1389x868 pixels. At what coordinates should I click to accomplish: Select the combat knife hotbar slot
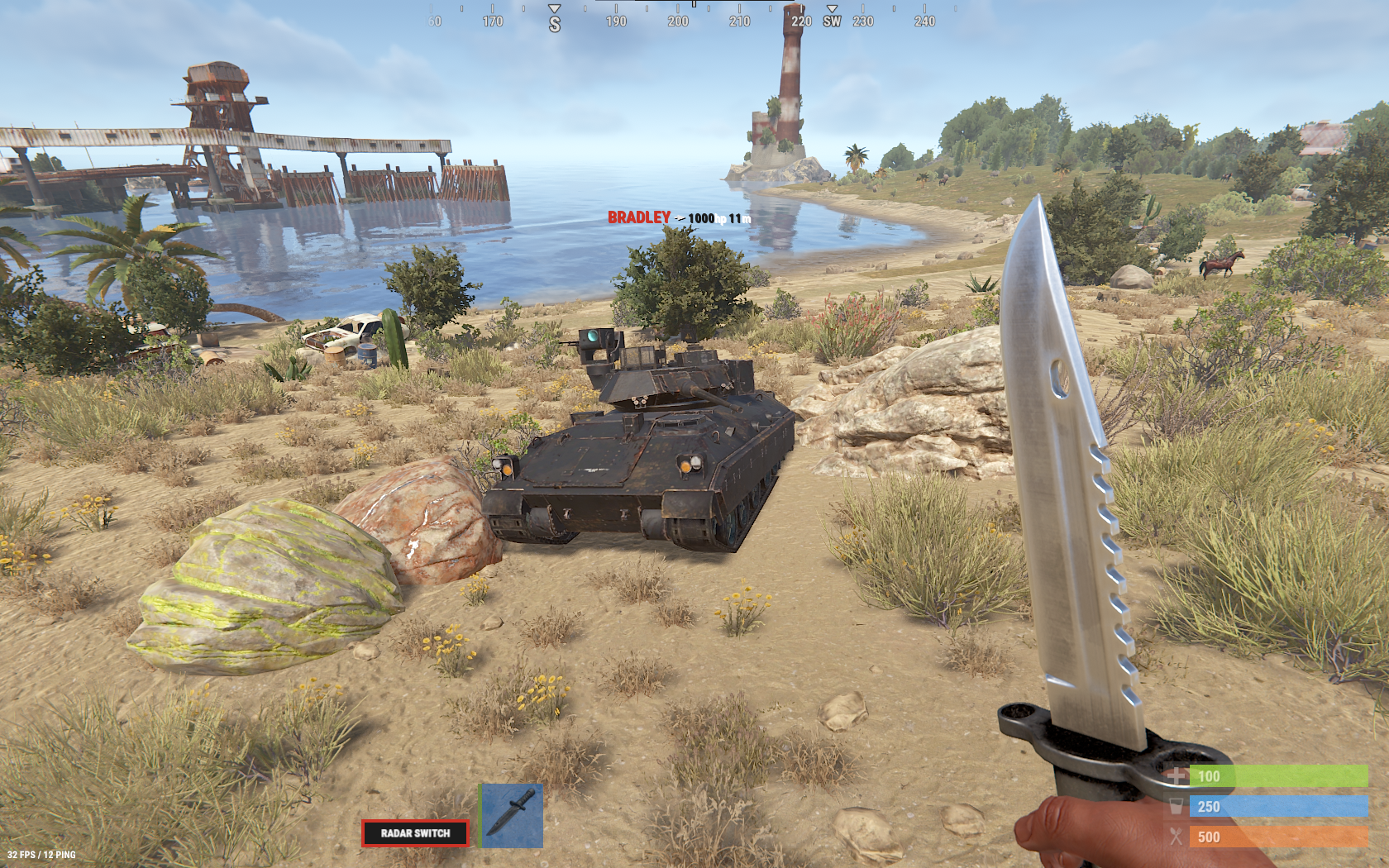pos(513,815)
